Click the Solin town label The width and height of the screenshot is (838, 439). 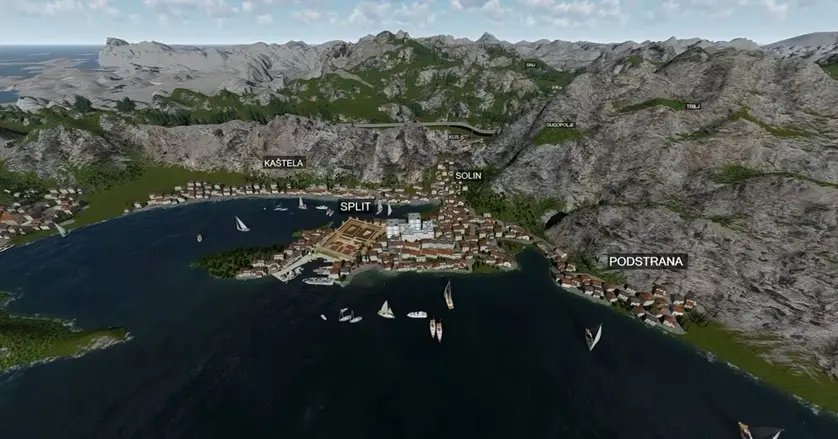click(468, 175)
